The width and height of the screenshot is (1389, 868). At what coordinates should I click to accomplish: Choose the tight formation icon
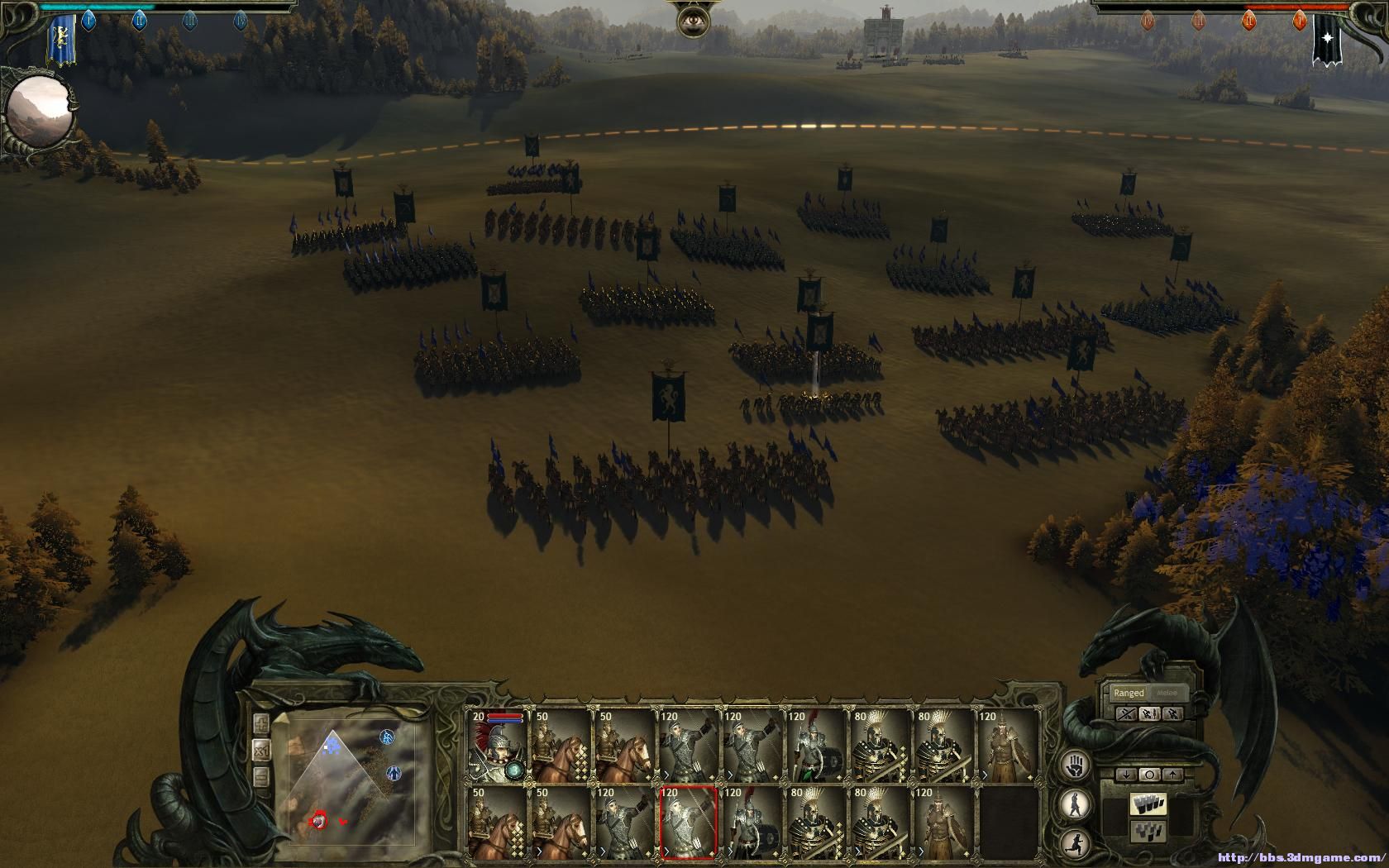pos(1150,804)
